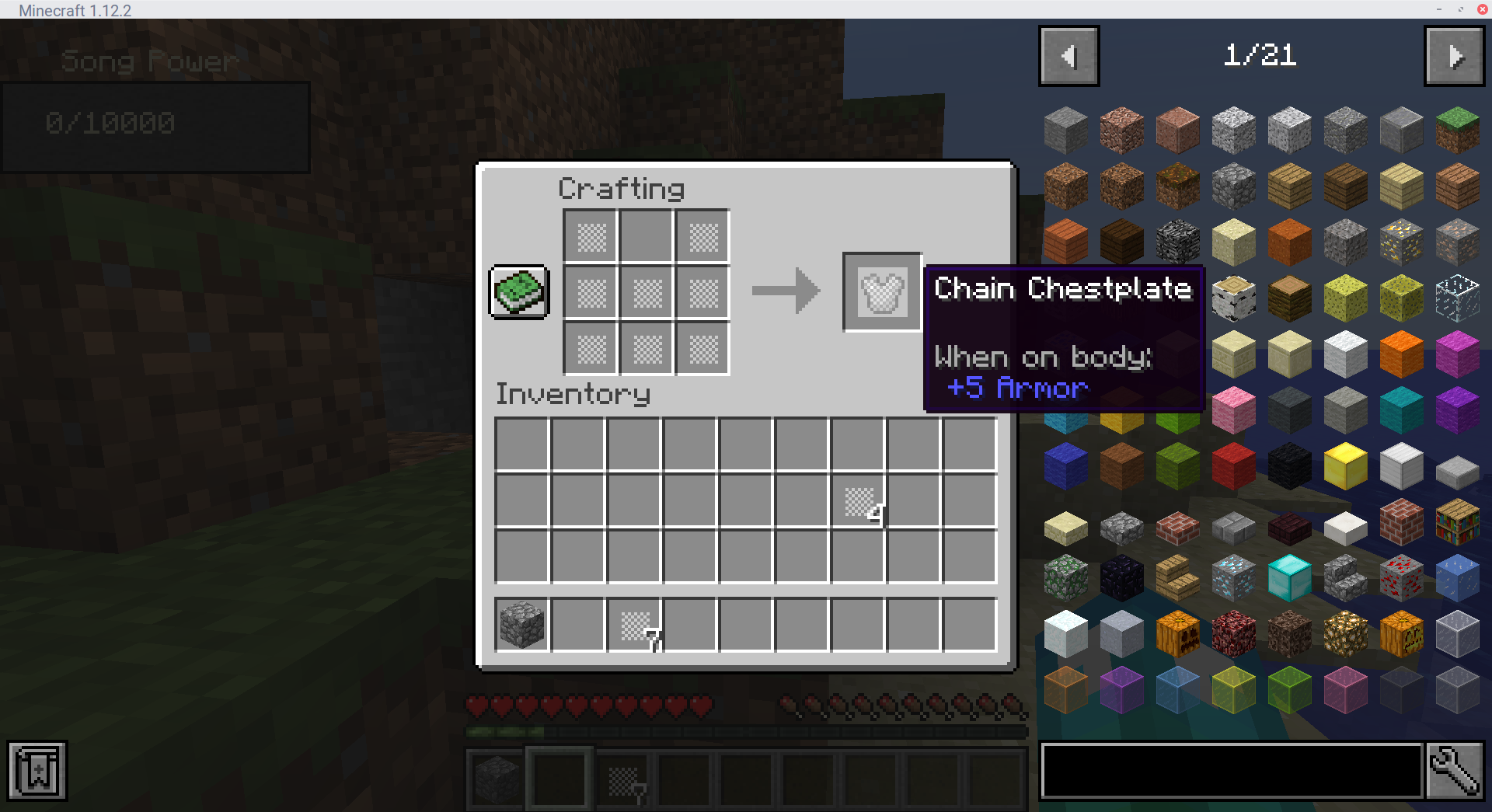Select the diamond ore block in the grid
Screen dimensions: 1492x812
pos(1233,577)
